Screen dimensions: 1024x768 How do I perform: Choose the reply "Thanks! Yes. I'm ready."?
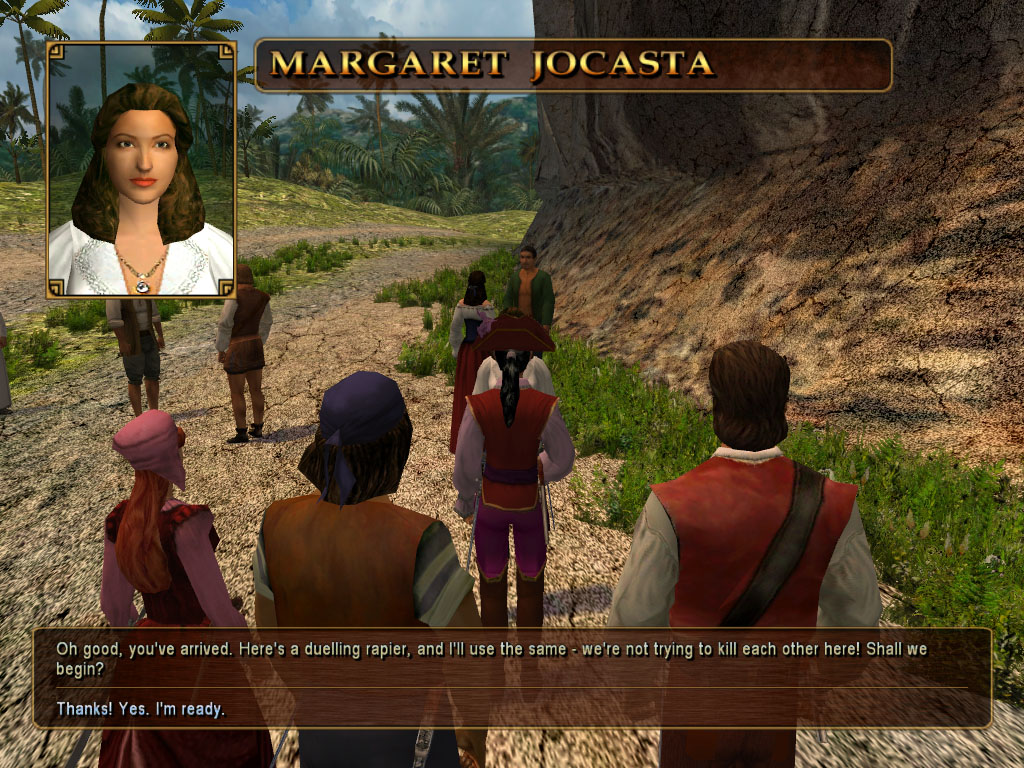pyautogui.click(x=141, y=709)
